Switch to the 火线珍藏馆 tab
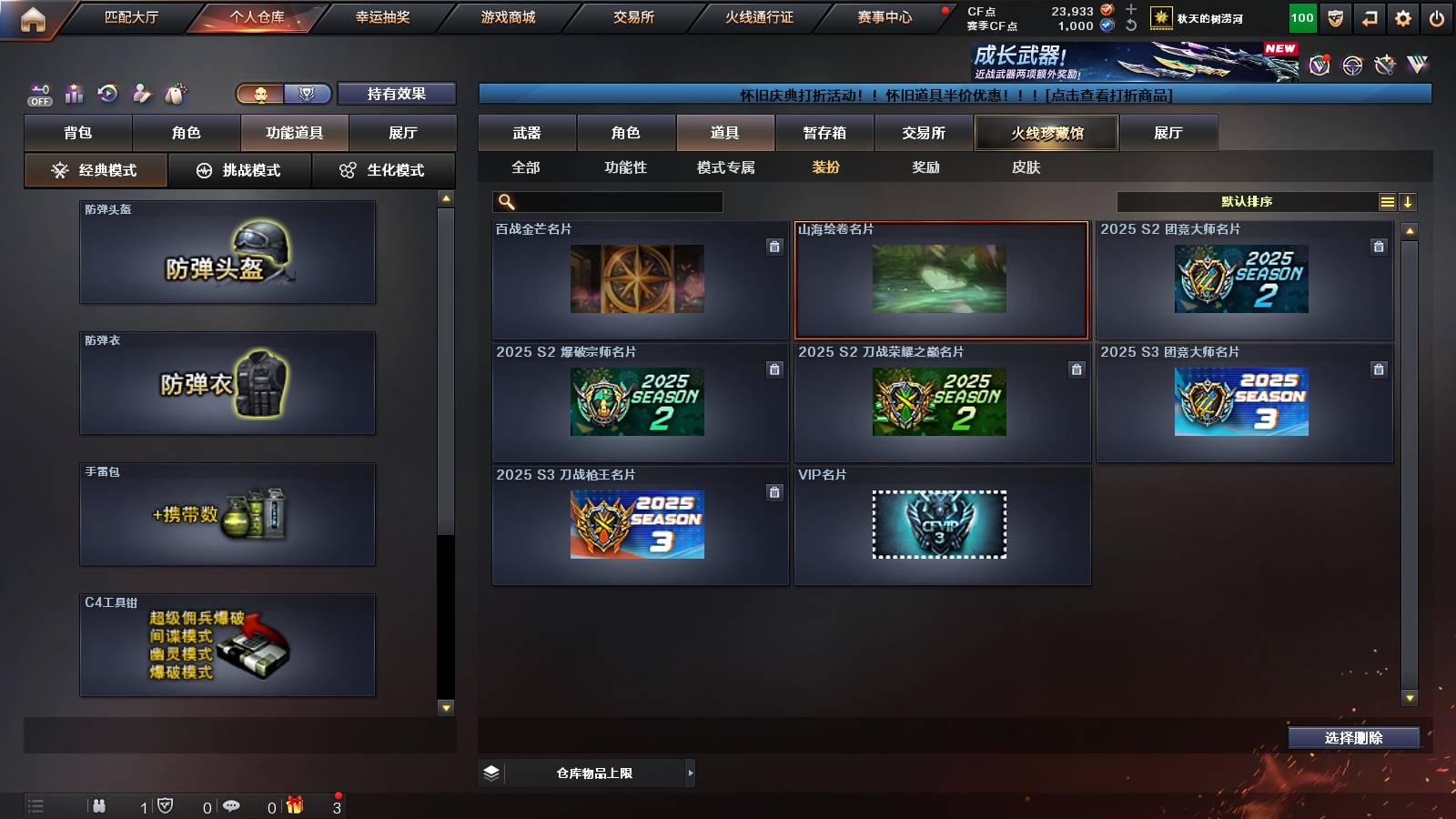 (x=1046, y=133)
